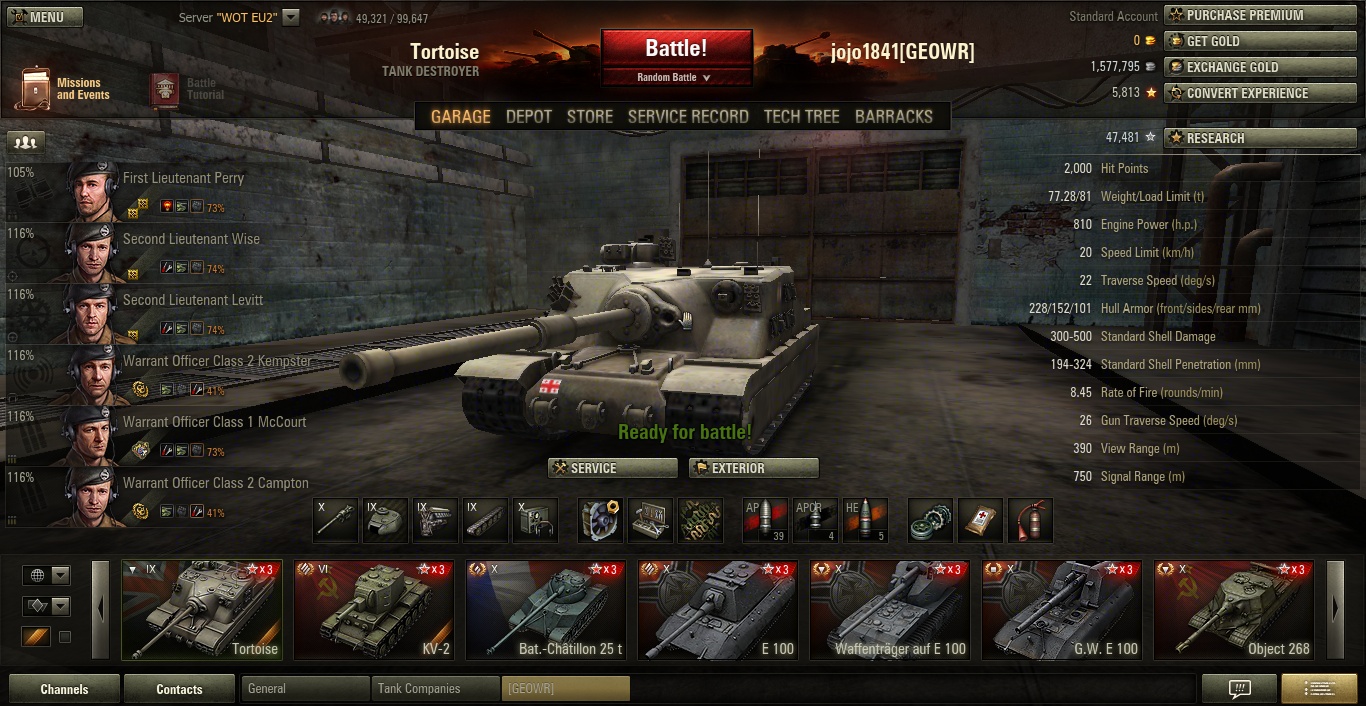Viewport: 1366px width, 706px height.
Task: Open the CONVERT EXPERIENCE option
Action: [x=1259, y=93]
